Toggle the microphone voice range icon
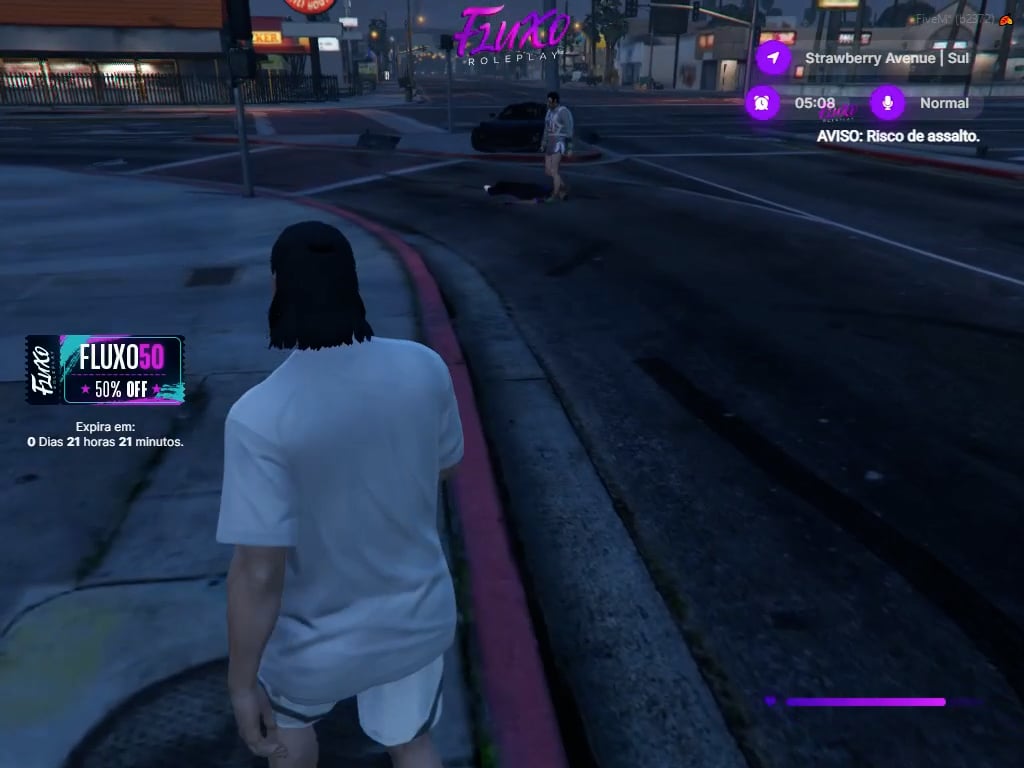Image resolution: width=1024 pixels, height=768 pixels. click(887, 103)
